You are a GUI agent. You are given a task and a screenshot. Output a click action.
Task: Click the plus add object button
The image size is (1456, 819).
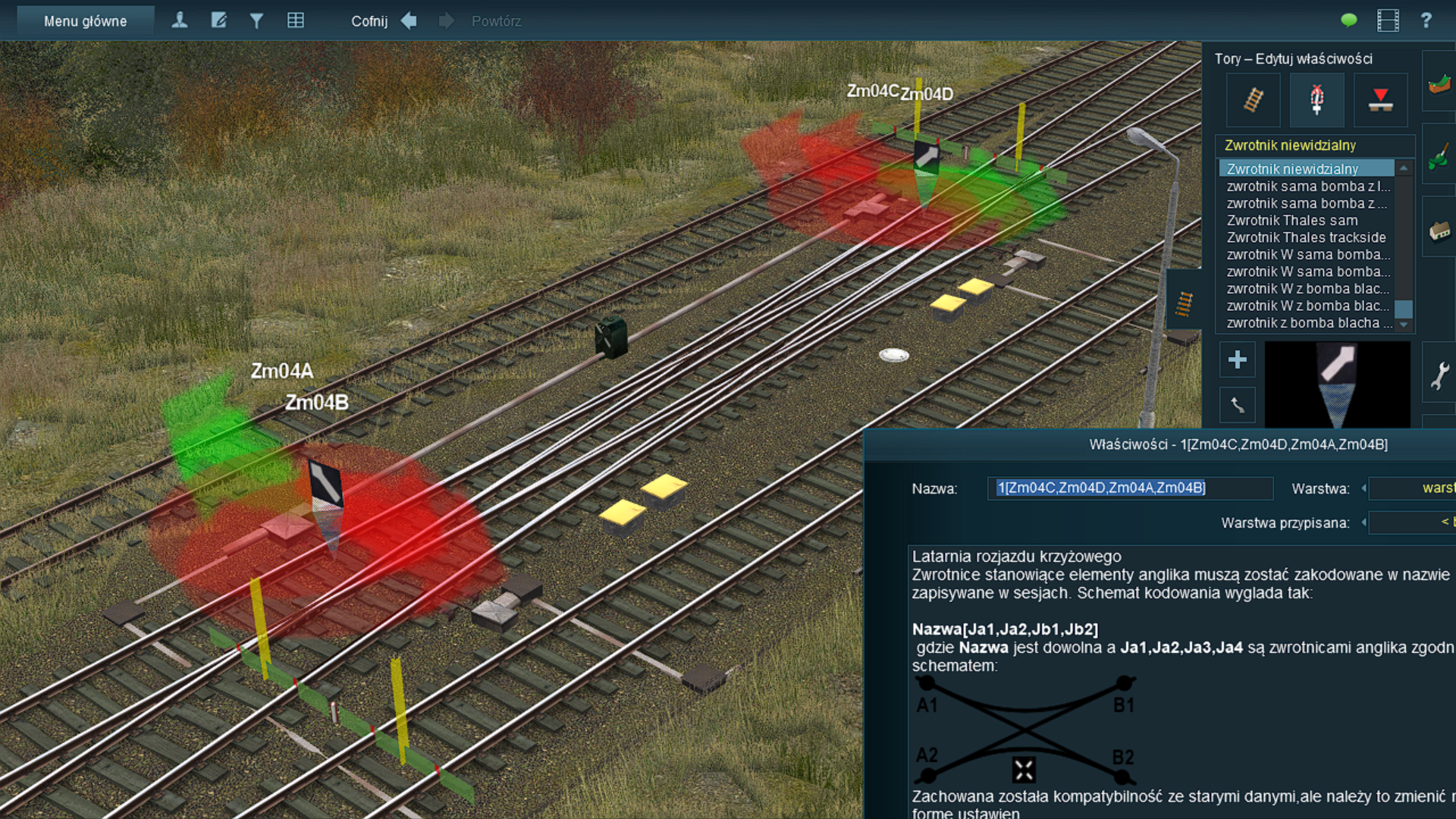coord(1238,359)
